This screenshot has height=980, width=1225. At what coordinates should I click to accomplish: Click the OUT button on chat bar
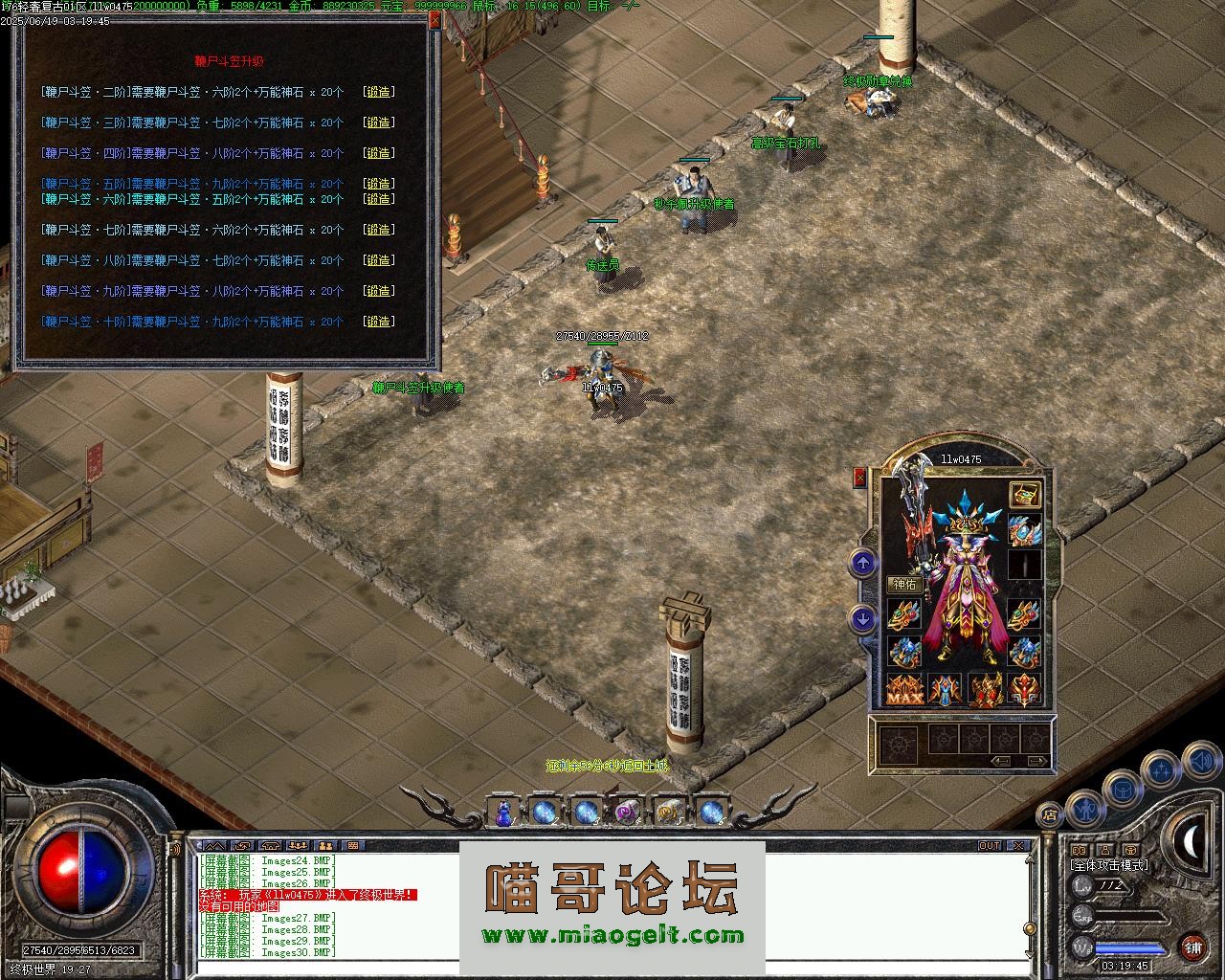tap(989, 846)
